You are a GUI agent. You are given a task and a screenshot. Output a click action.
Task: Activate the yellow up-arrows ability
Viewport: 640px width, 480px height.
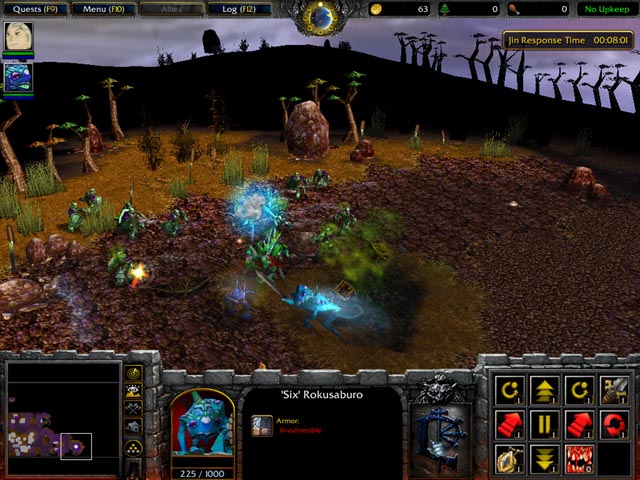point(544,388)
